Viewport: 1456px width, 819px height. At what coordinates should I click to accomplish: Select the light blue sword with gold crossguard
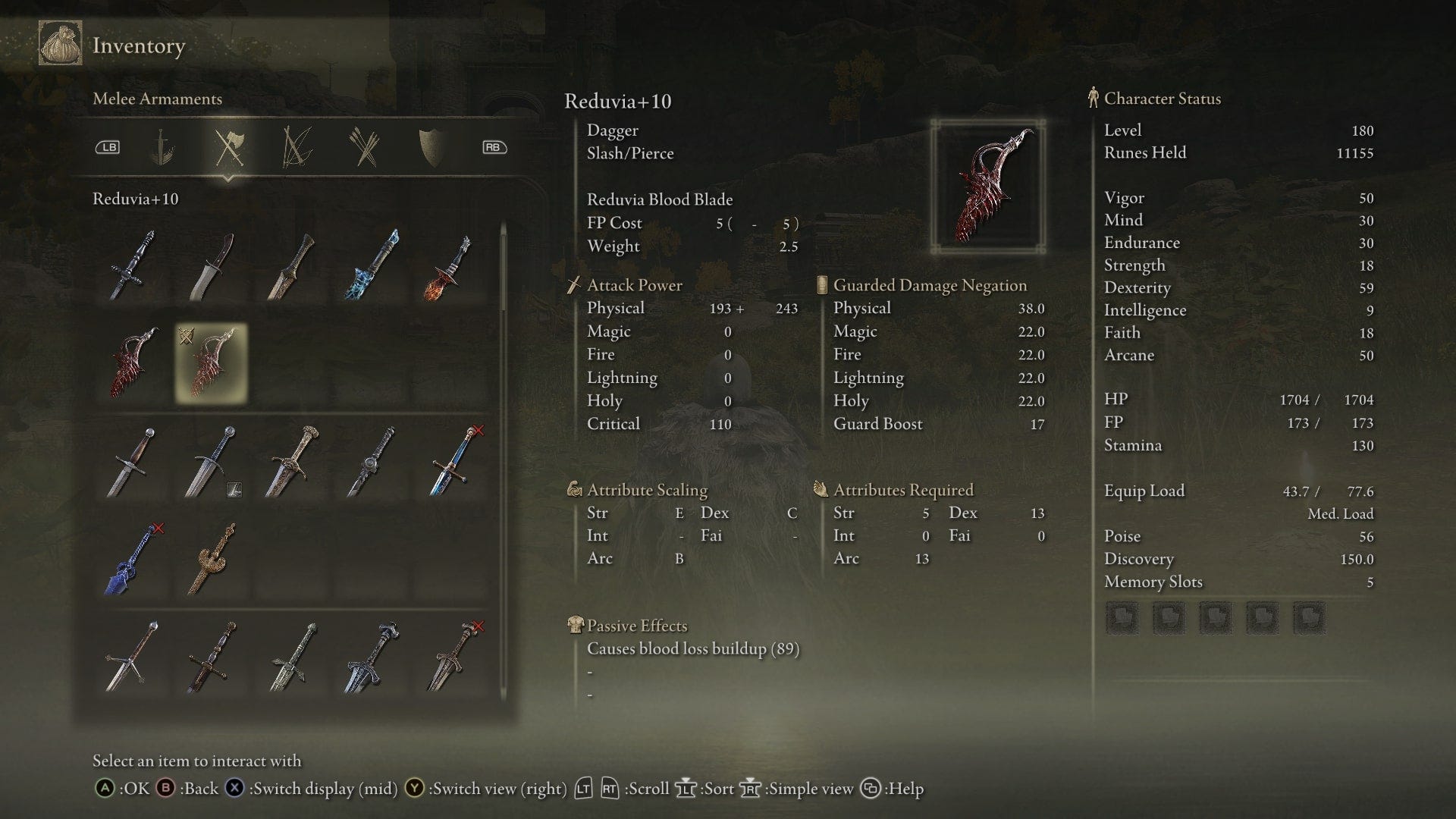pyautogui.click(x=453, y=462)
